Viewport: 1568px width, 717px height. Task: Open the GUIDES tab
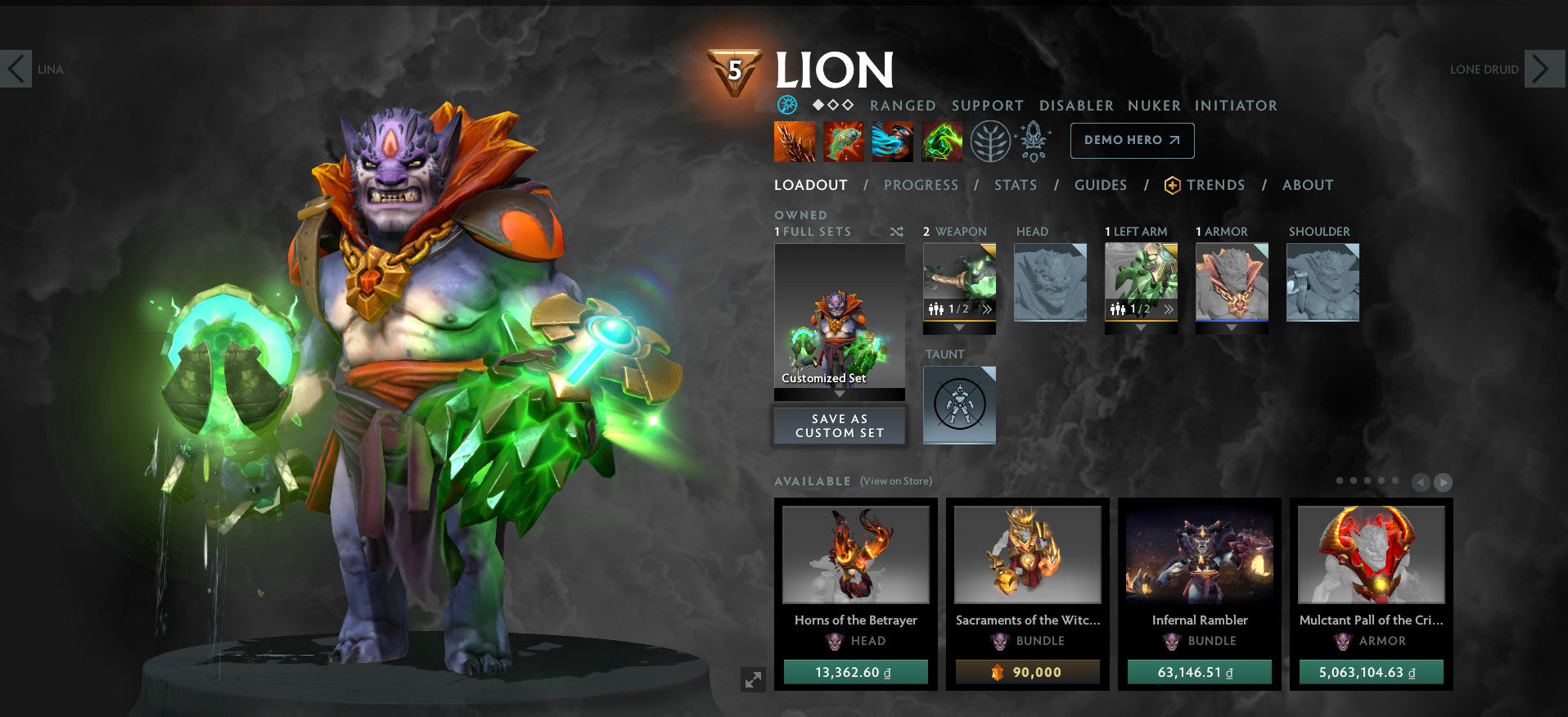tap(1100, 185)
